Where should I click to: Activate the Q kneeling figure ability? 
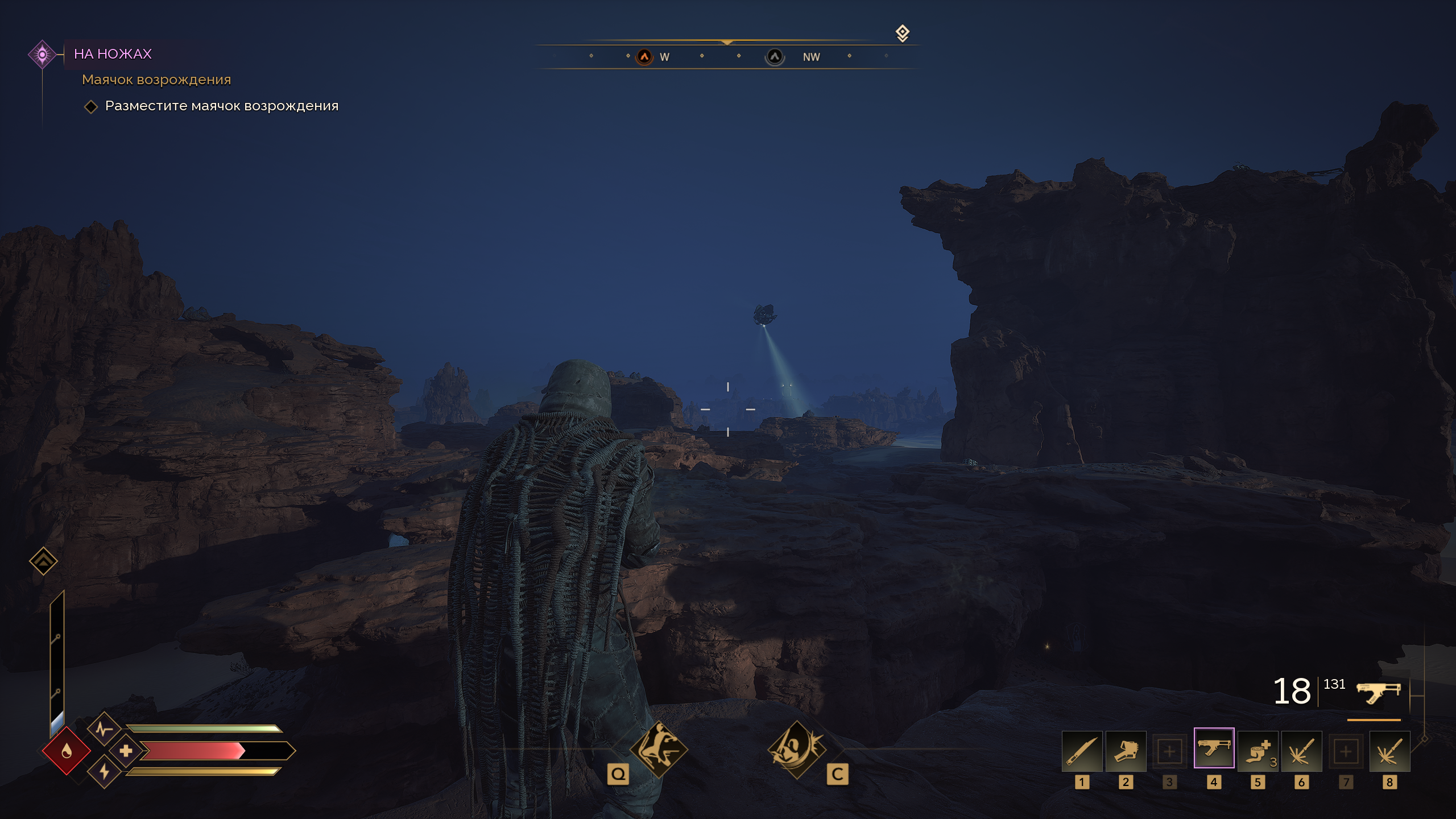(659, 750)
